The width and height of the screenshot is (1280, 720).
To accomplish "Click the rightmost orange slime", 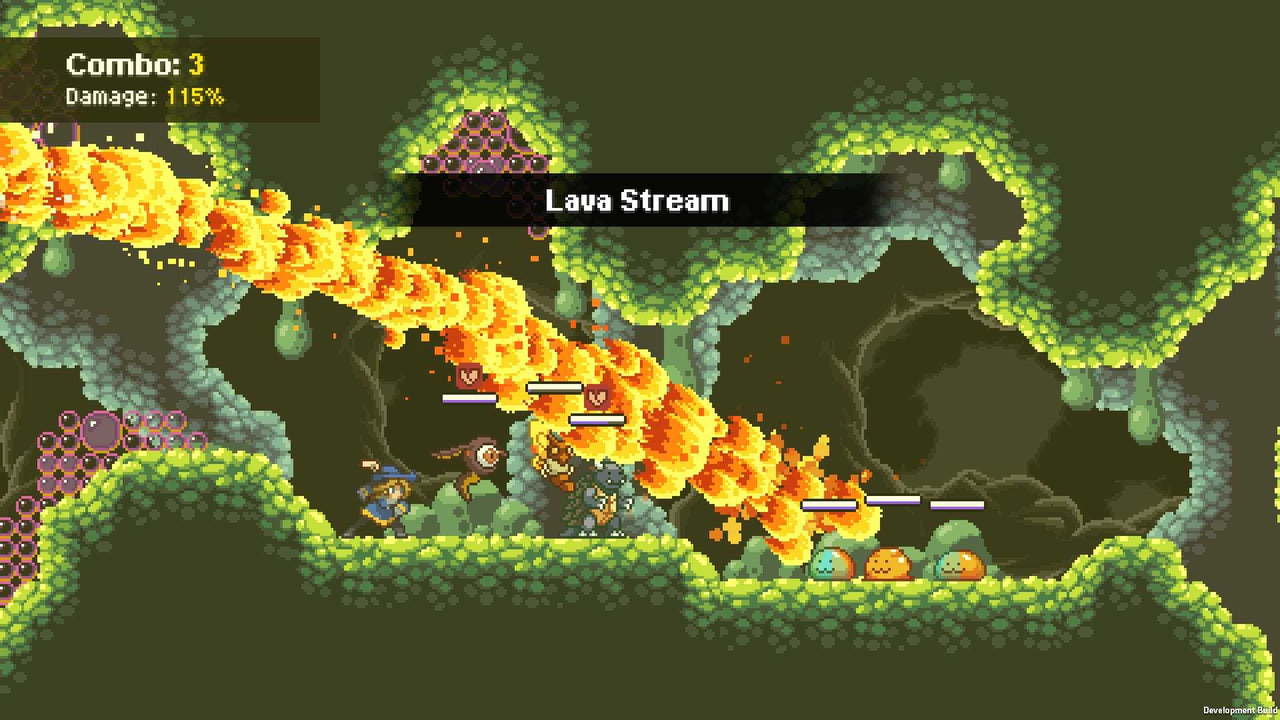I will 961,562.
